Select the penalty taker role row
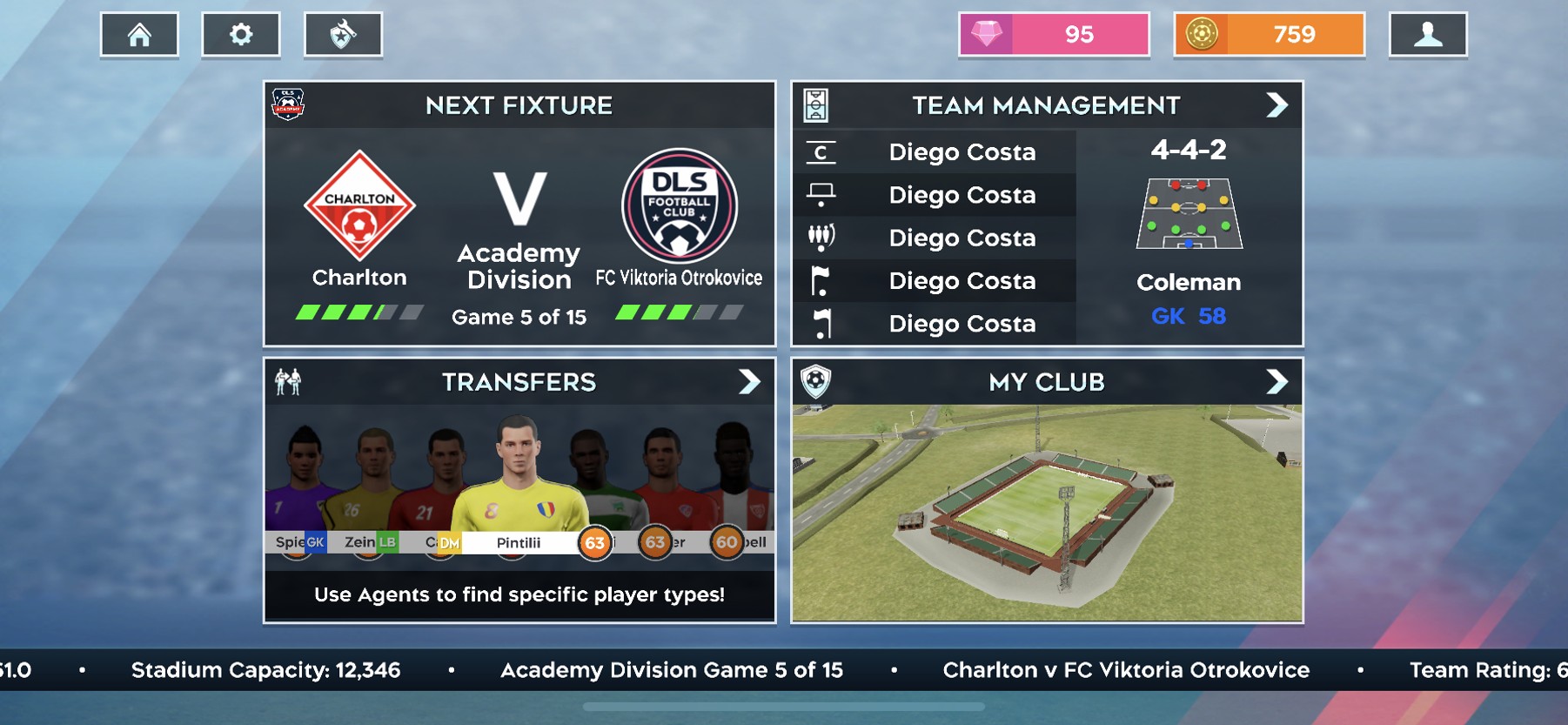1568x725 pixels. [x=935, y=194]
